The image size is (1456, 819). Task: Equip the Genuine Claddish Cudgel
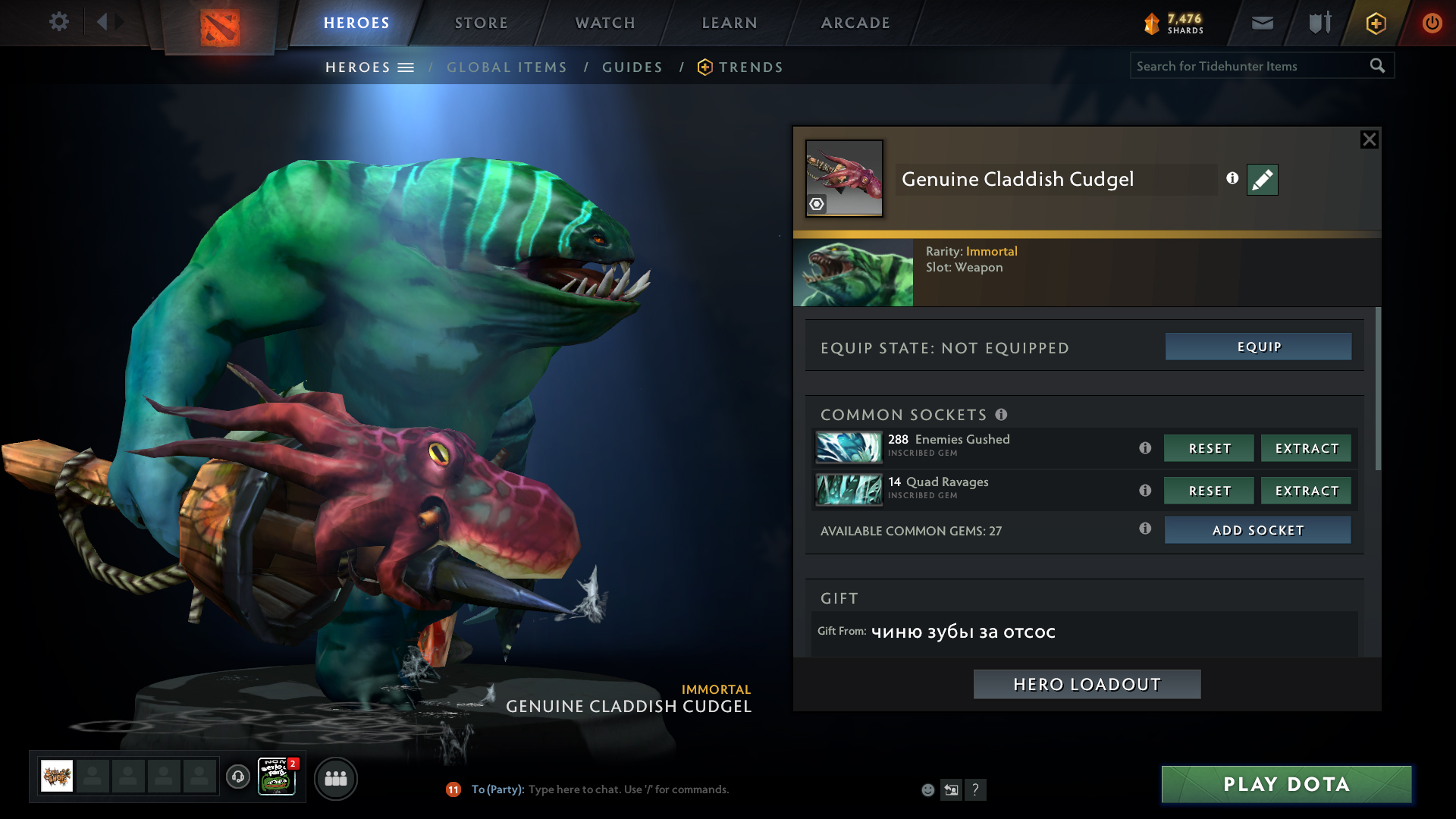point(1258,347)
